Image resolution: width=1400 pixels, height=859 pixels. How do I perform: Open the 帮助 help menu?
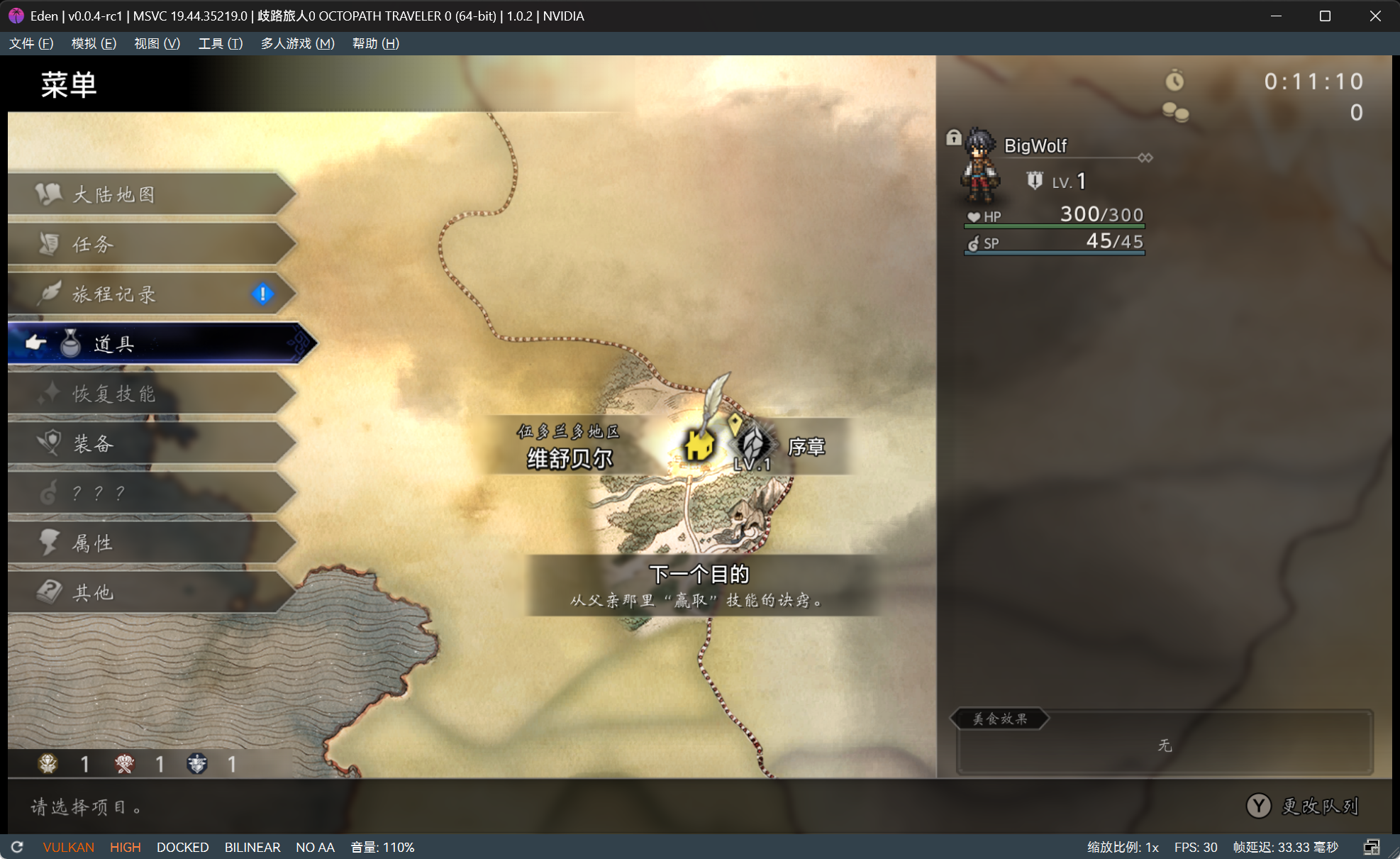pos(375,43)
